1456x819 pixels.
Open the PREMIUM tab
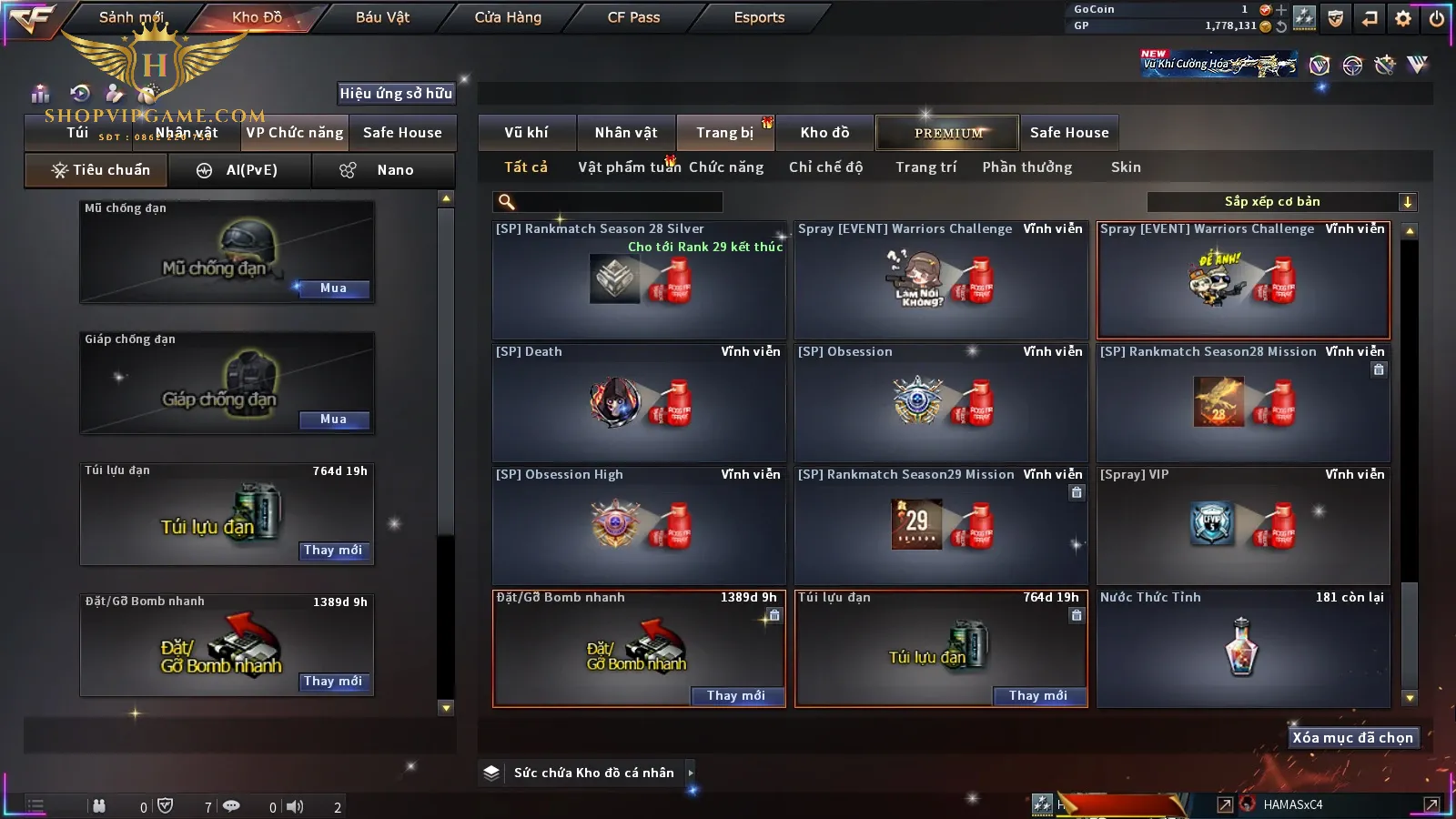pos(947,133)
